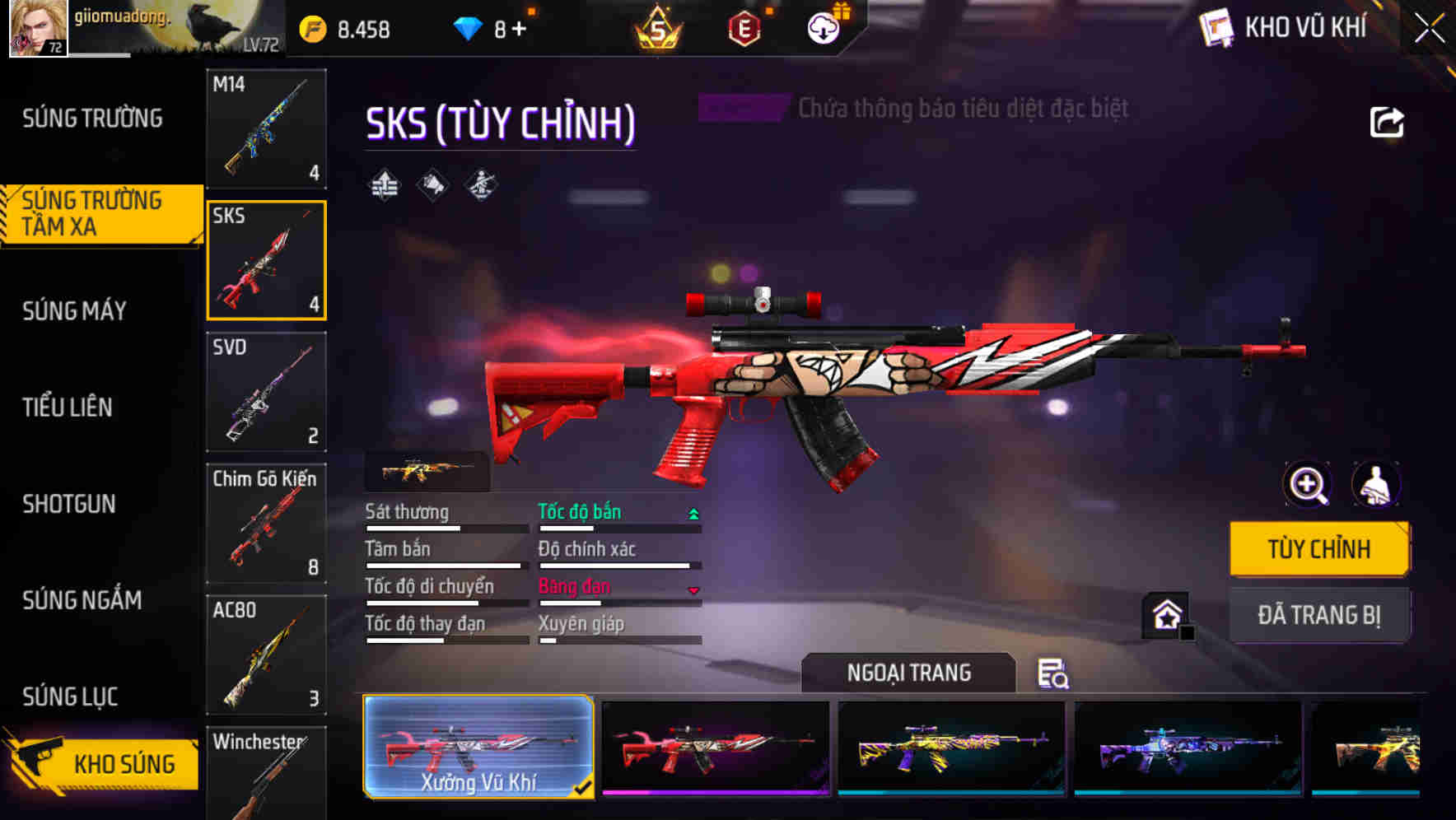1456x820 pixels.
Task: Click the character preview icon beside the magnifier
Action: (x=1378, y=485)
